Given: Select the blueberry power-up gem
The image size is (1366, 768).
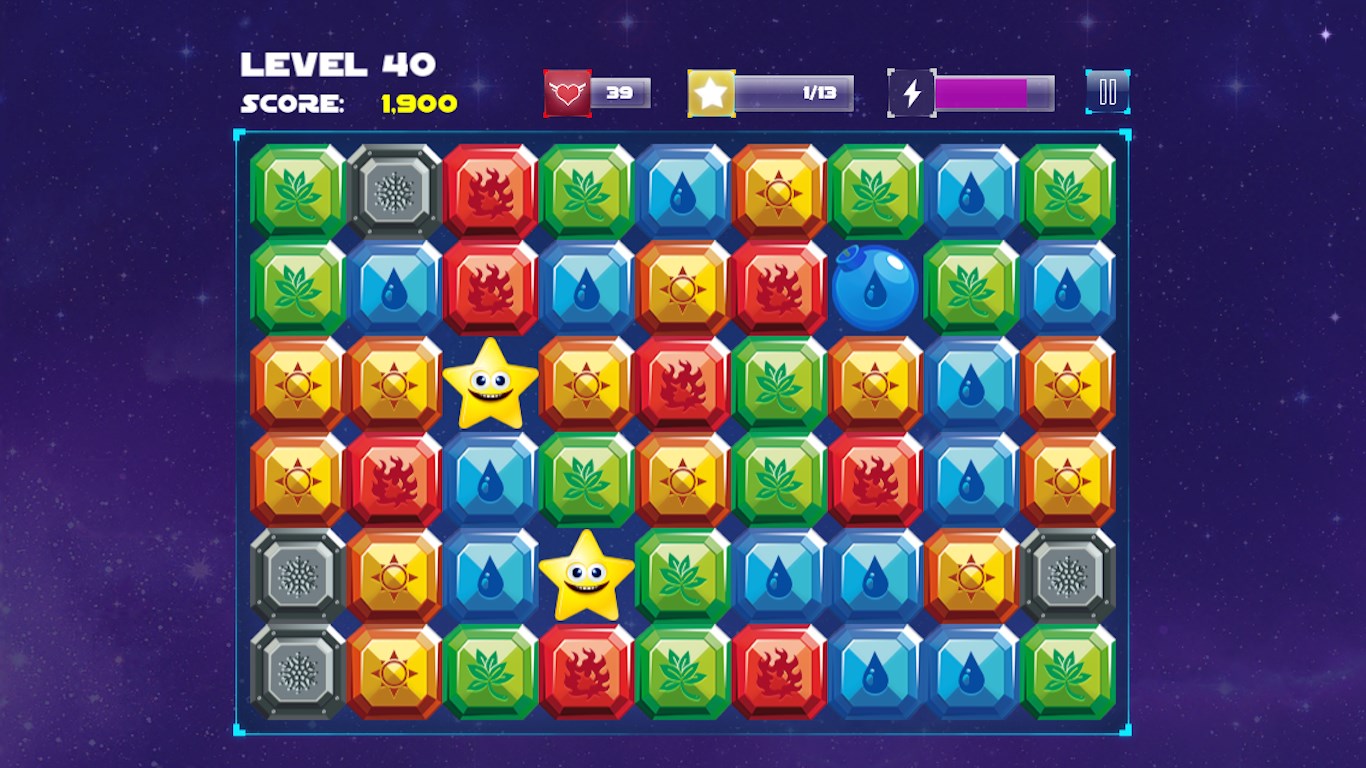Looking at the screenshot, I should point(875,287).
